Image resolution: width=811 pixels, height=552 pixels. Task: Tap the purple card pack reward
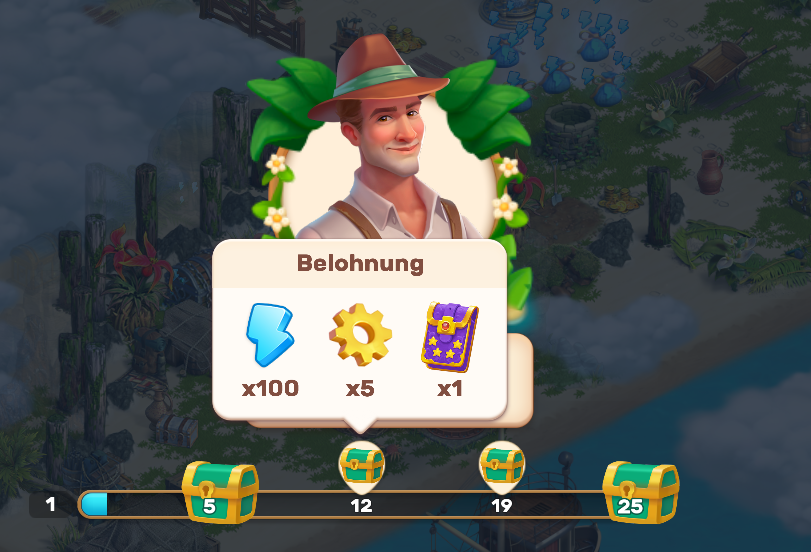tap(450, 335)
